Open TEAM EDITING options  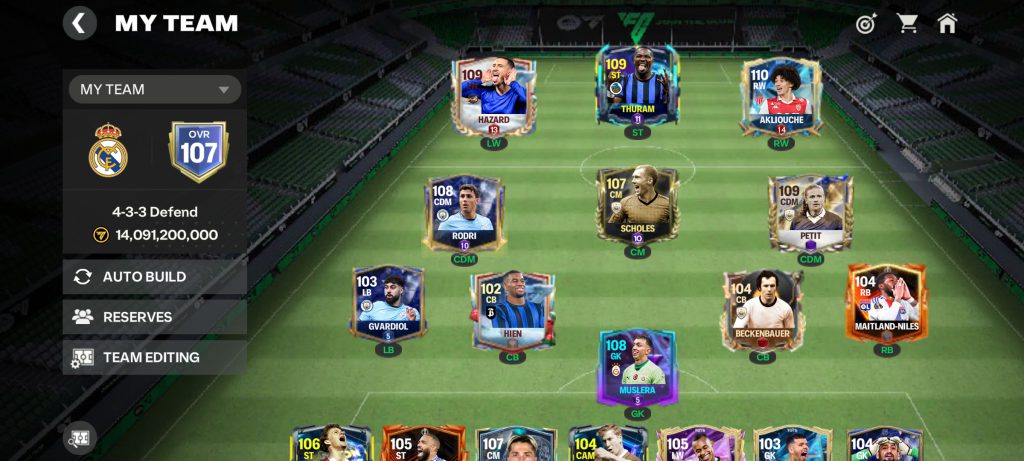(x=155, y=357)
